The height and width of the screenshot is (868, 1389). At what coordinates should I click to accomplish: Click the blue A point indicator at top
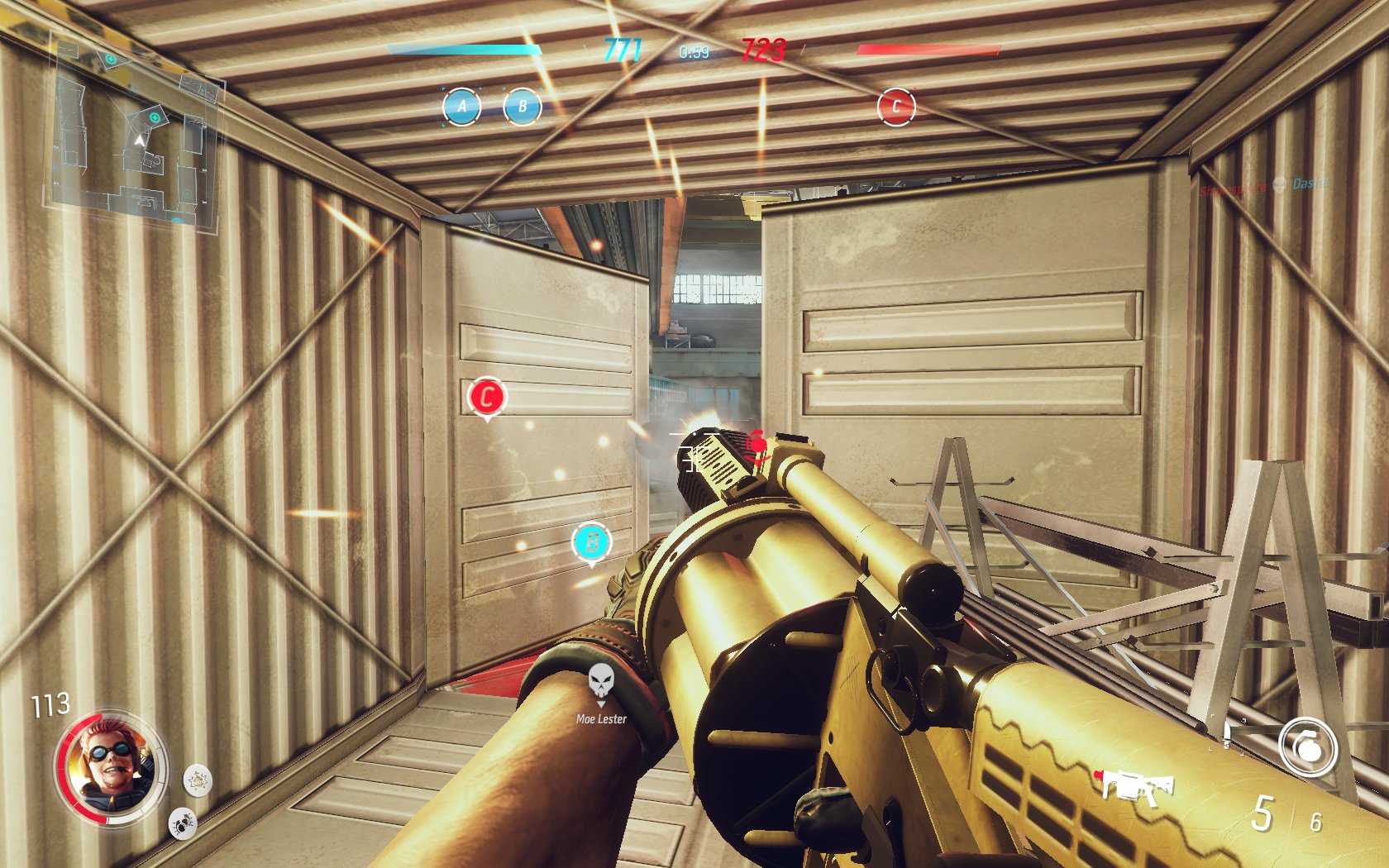[462, 106]
